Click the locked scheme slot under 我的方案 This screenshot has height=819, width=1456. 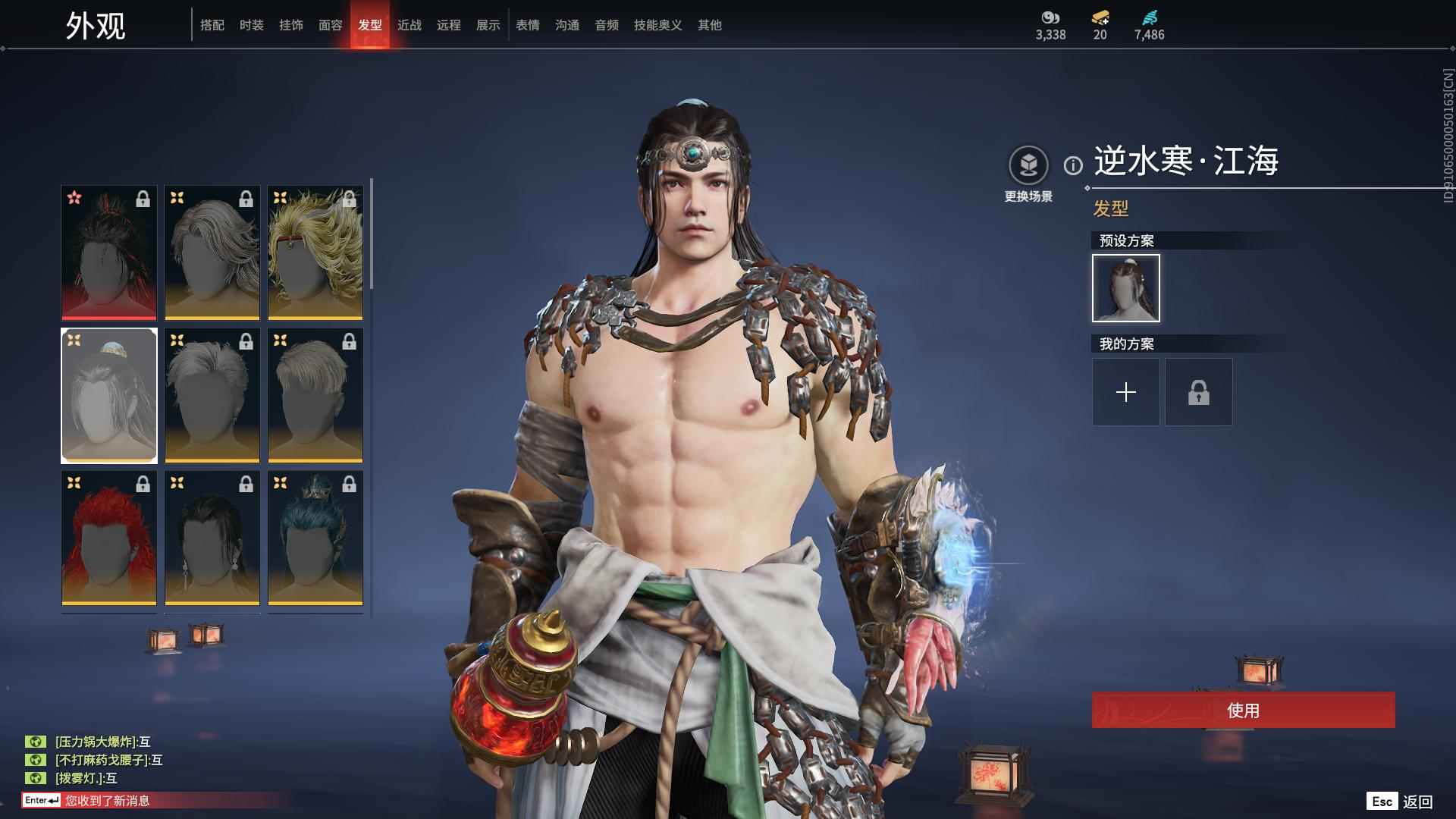(1198, 392)
